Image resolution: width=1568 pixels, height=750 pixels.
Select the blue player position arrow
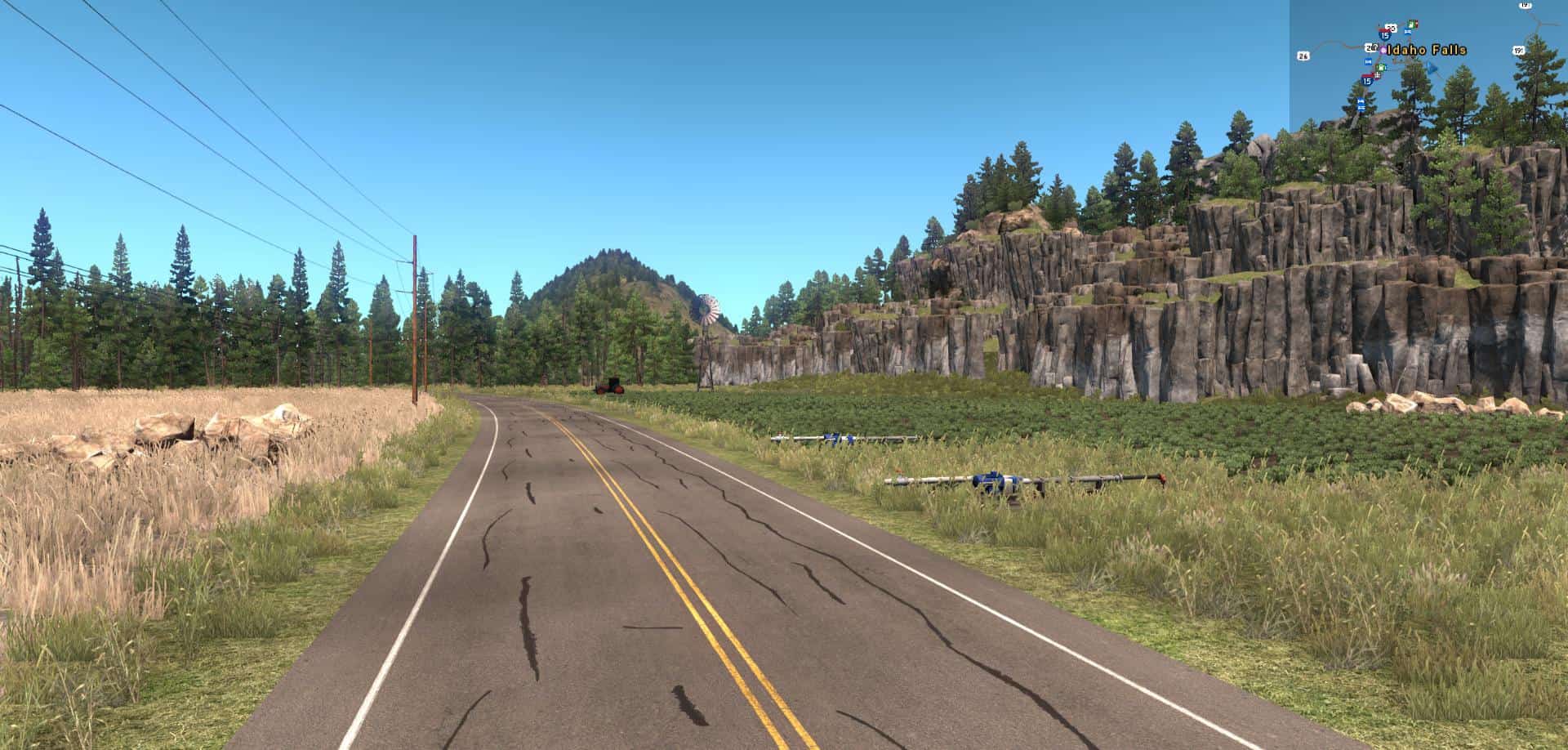pyautogui.click(x=1432, y=69)
